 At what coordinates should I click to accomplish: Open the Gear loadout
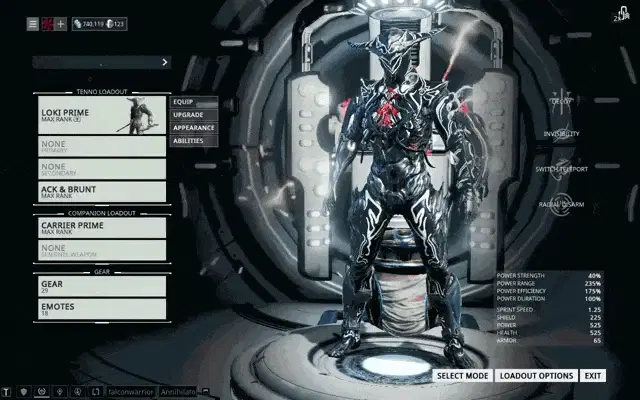click(x=102, y=286)
